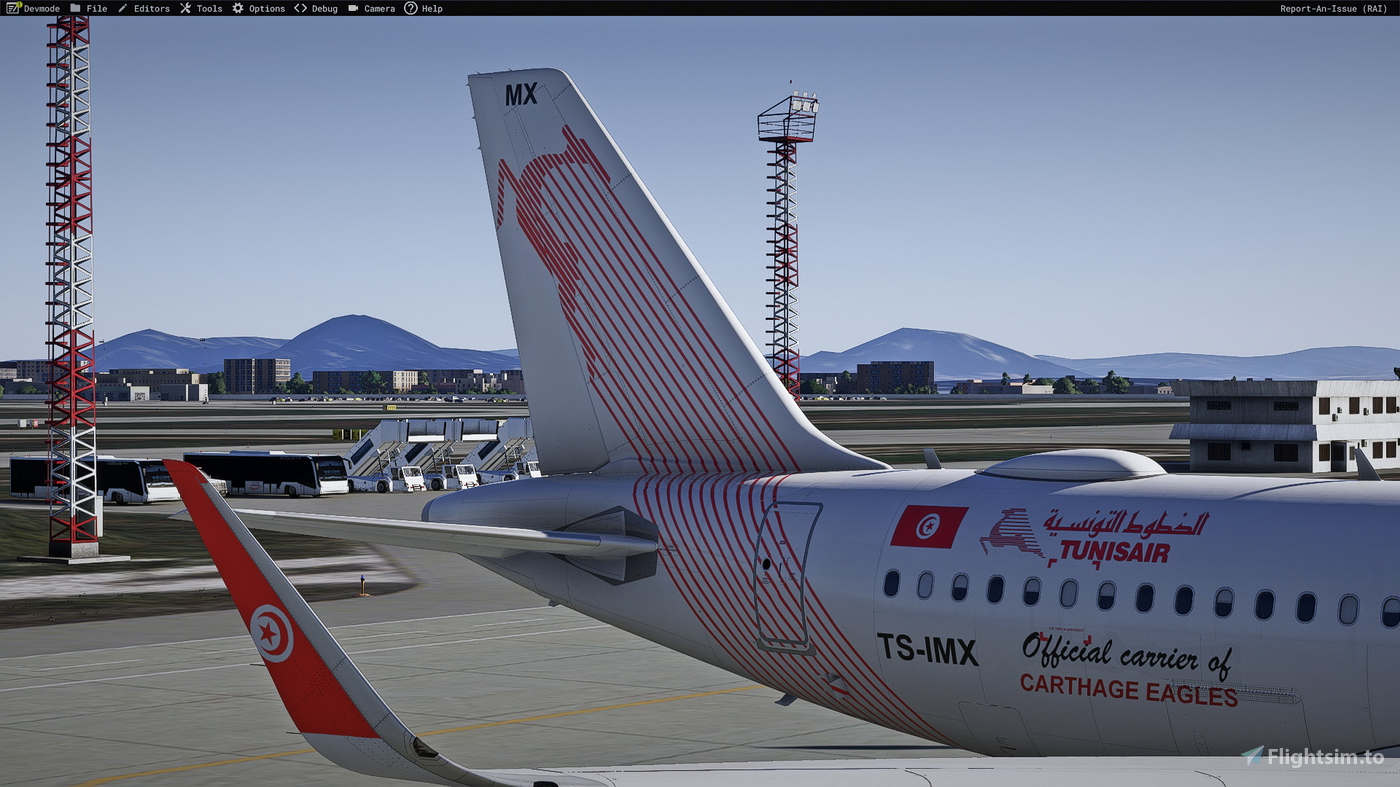
Task: Open the Options menu
Action: click(265, 8)
